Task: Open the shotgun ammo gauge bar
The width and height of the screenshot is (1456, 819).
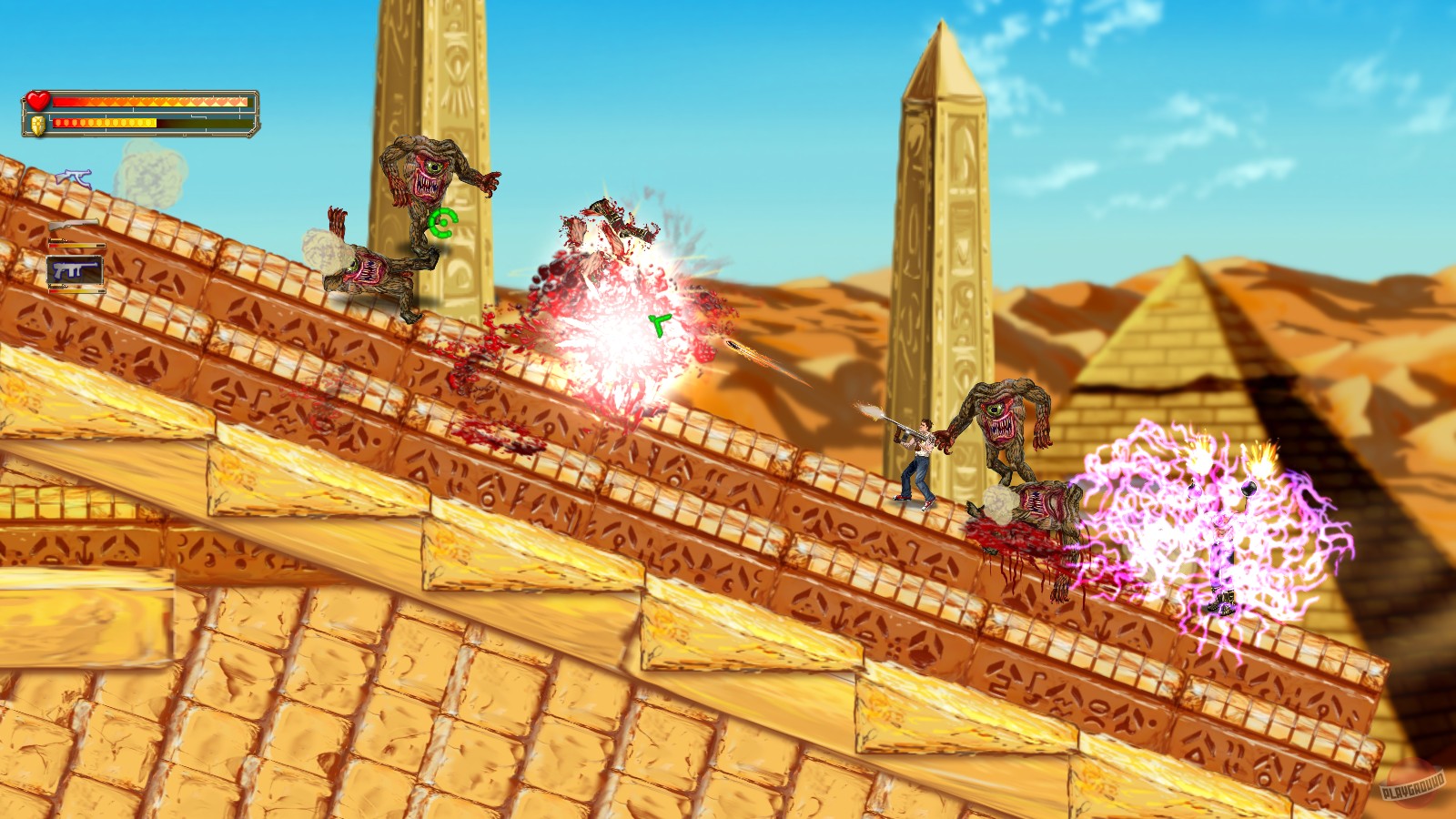Action: (x=76, y=245)
